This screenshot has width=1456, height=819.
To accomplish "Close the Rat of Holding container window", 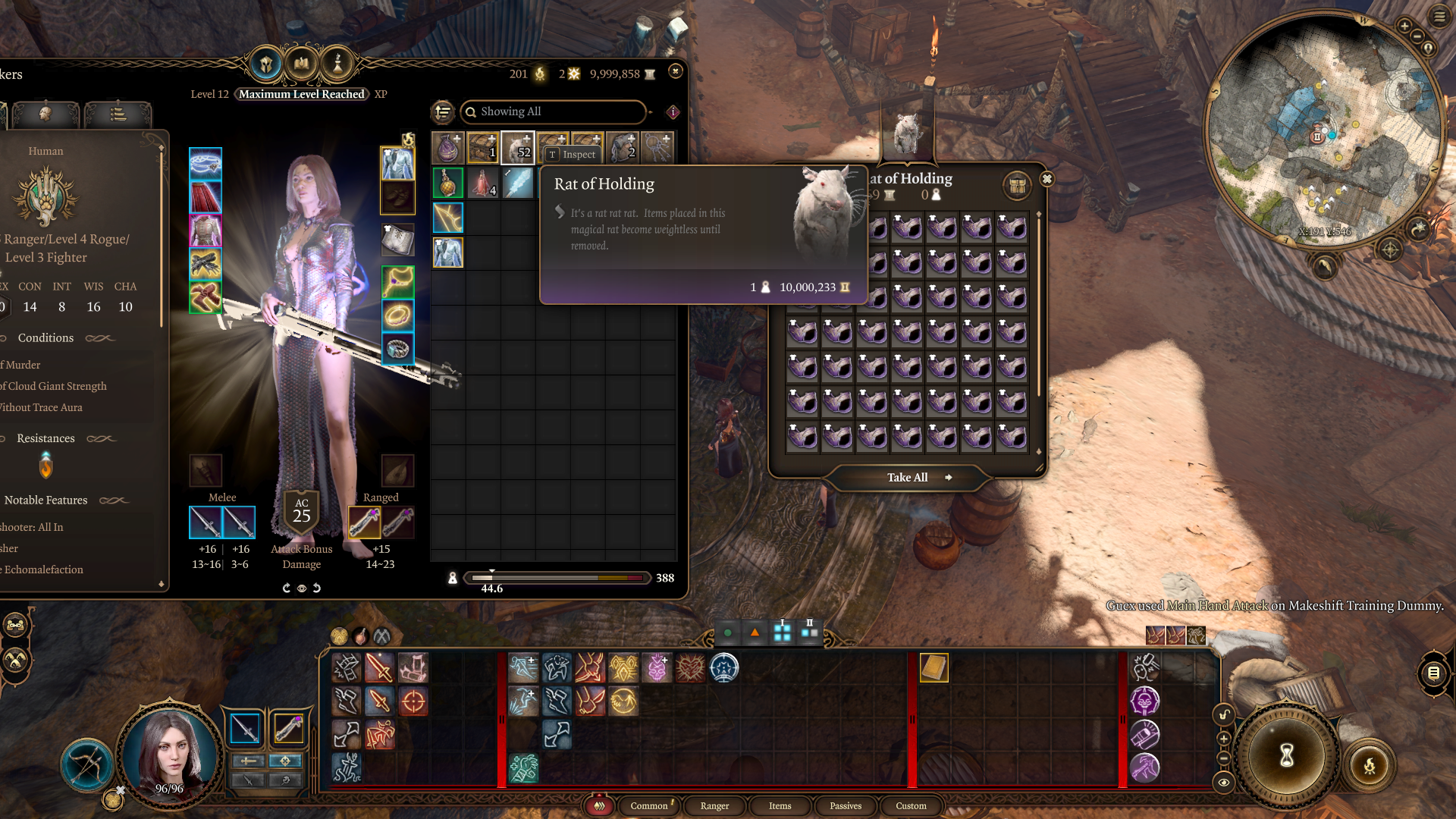I will (1046, 179).
